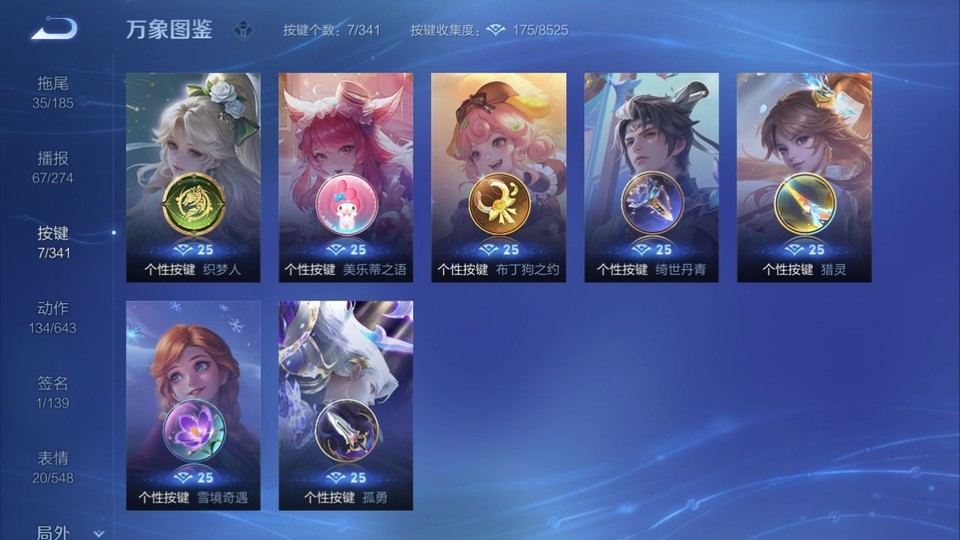Click the icon beside the 万象图鉴 title
The height and width of the screenshot is (540, 960).
243,30
